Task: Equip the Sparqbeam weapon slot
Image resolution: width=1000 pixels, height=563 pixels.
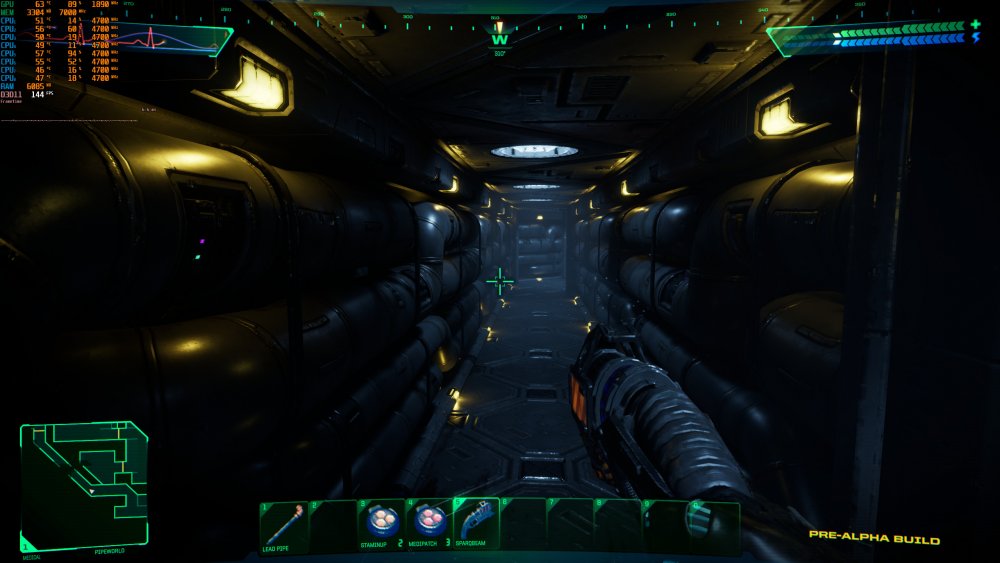Action: click(476, 524)
